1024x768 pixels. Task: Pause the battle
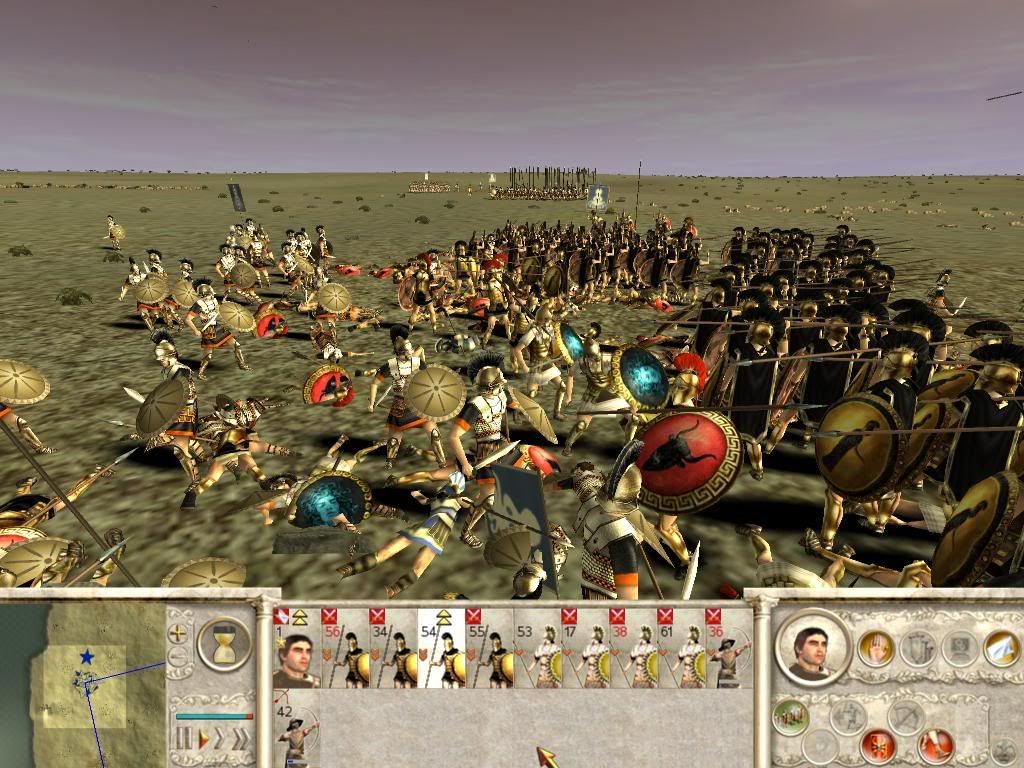click(184, 739)
